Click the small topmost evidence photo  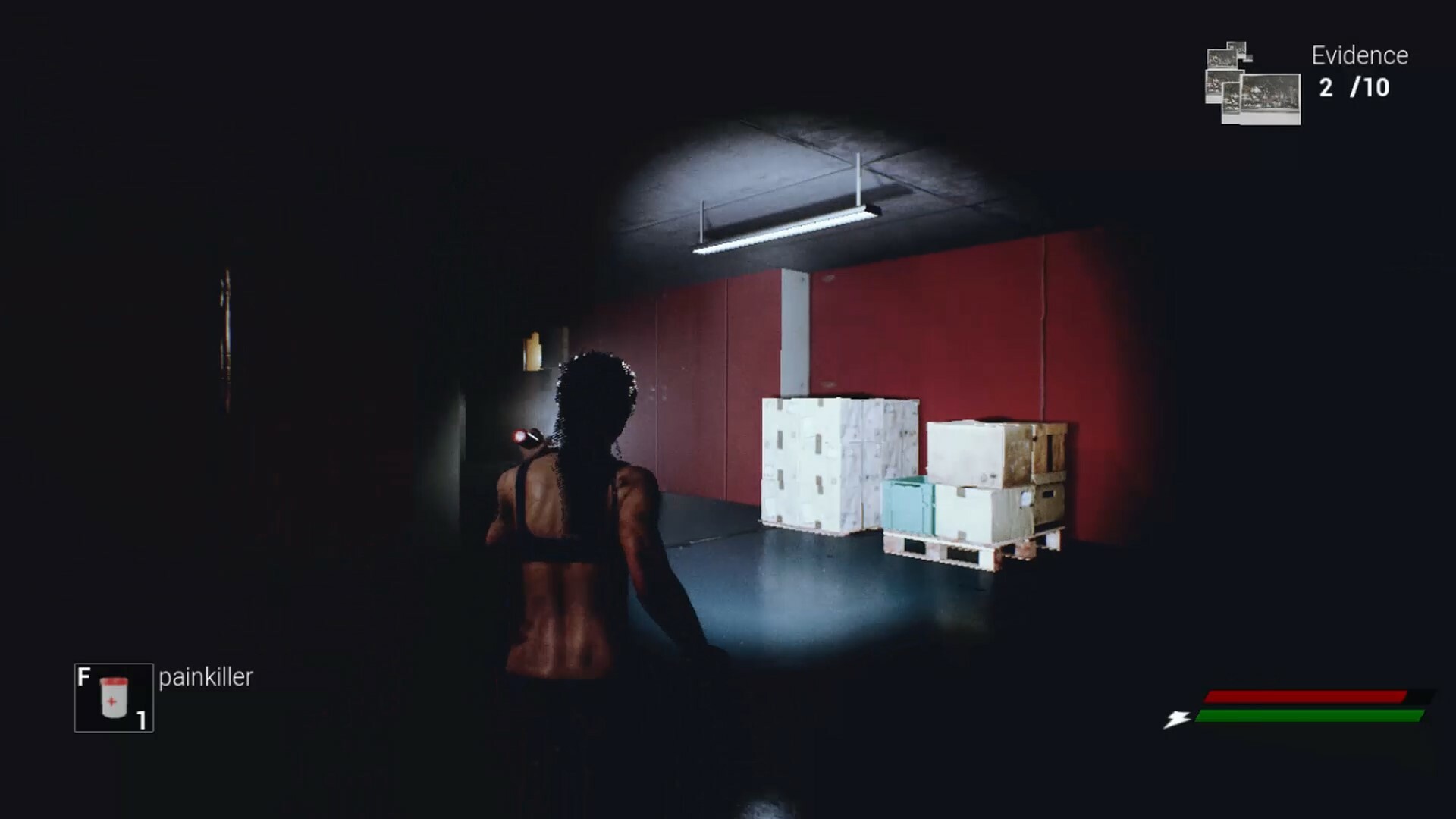(x=1236, y=47)
